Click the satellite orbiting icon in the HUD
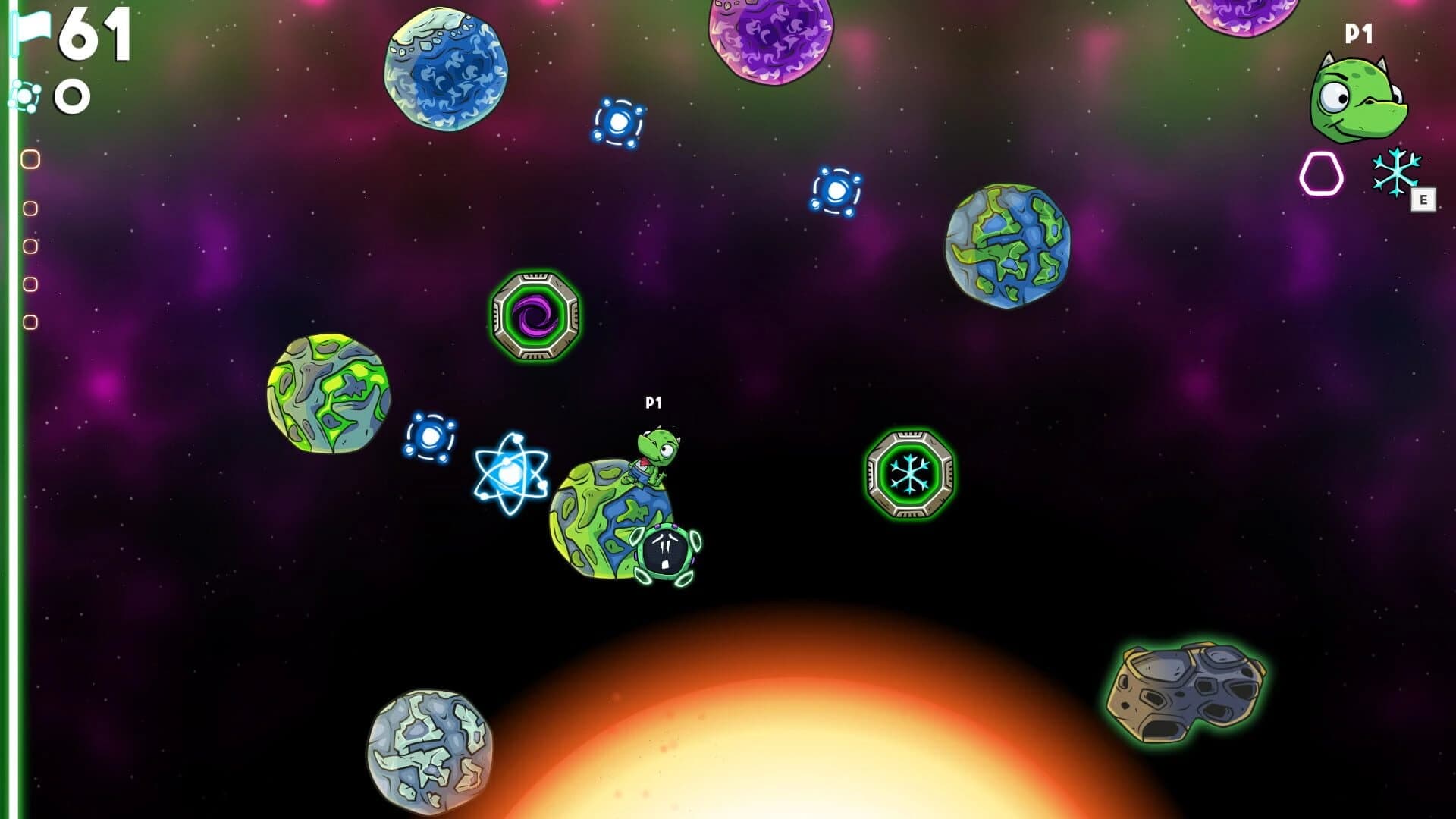1456x819 pixels. pos(27,96)
